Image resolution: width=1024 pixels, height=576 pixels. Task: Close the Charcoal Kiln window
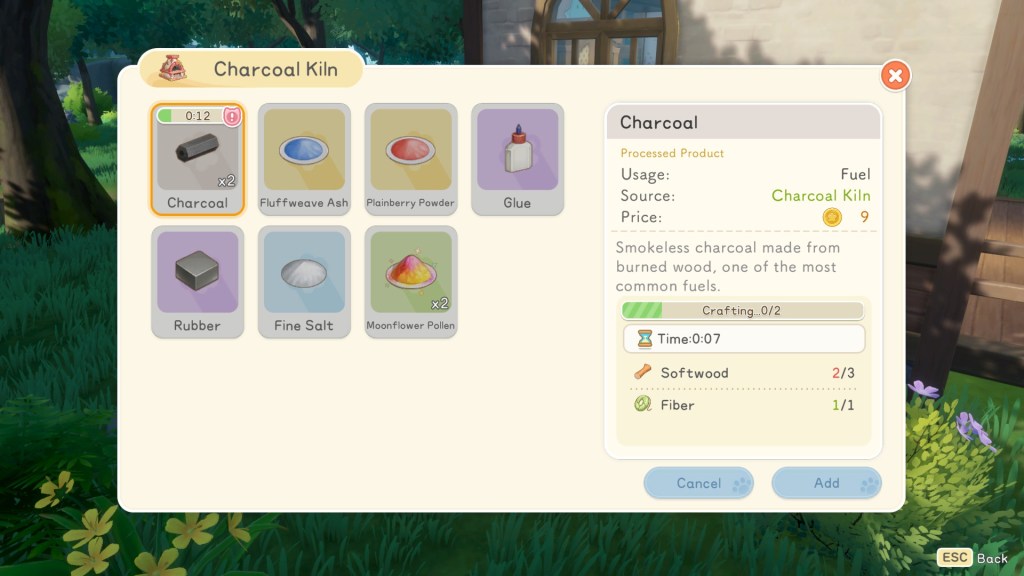(895, 75)
